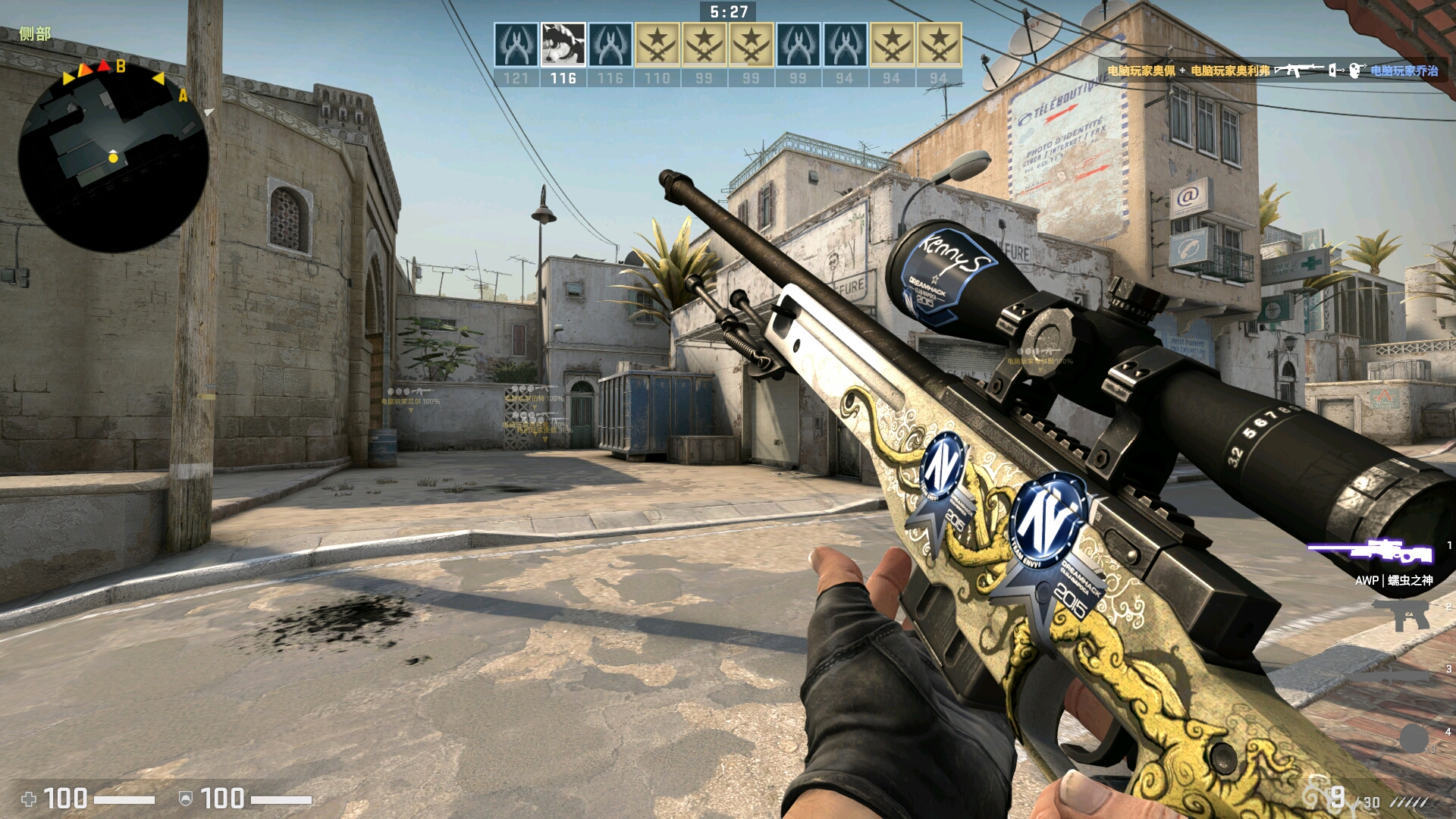Screen dimensions: 1456x819
Task: Click the health cross icon bottom left
Action: click(29, 799)
